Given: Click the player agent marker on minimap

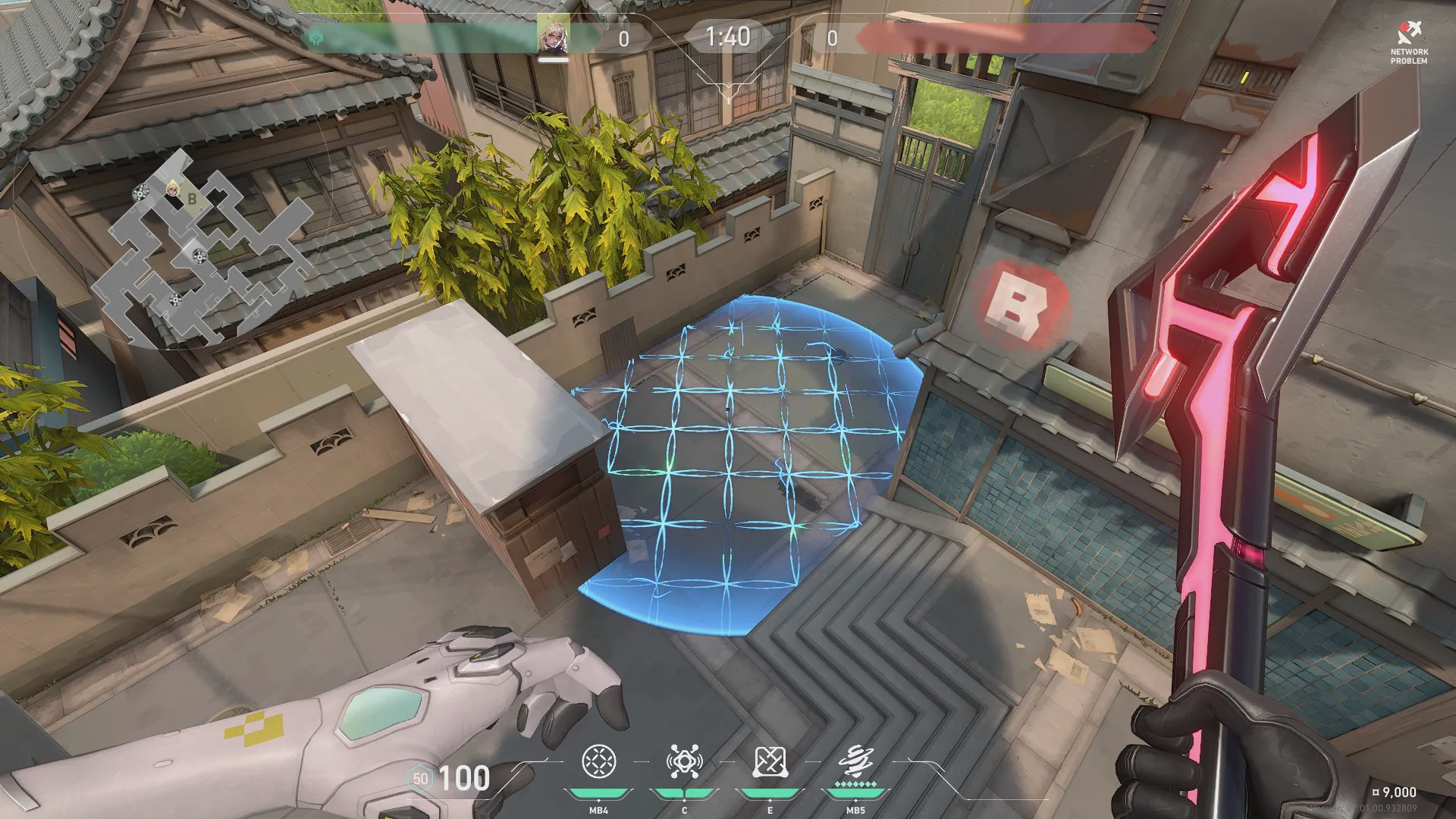Looking at the screenshot, I should point(173,189).
